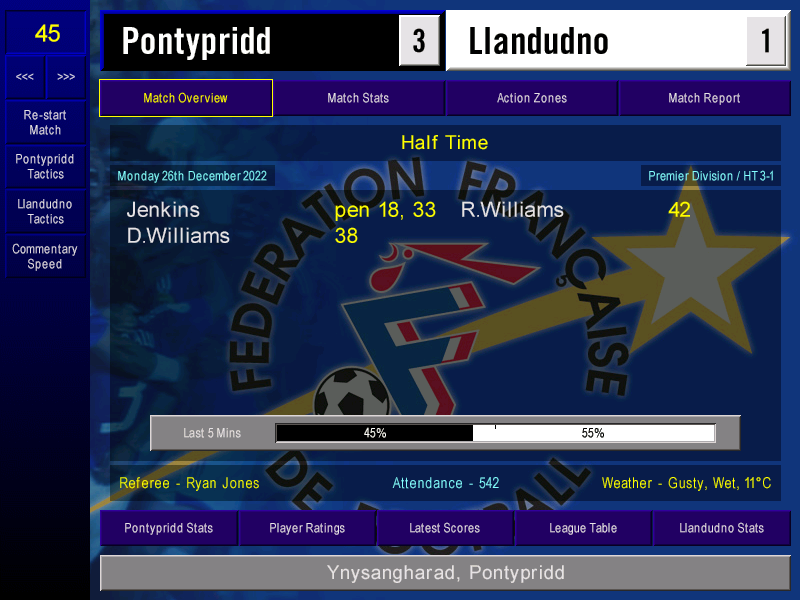The image size is (800, 600).
Task: Click the rewind <<< button
Action: [x=25, y=77]
